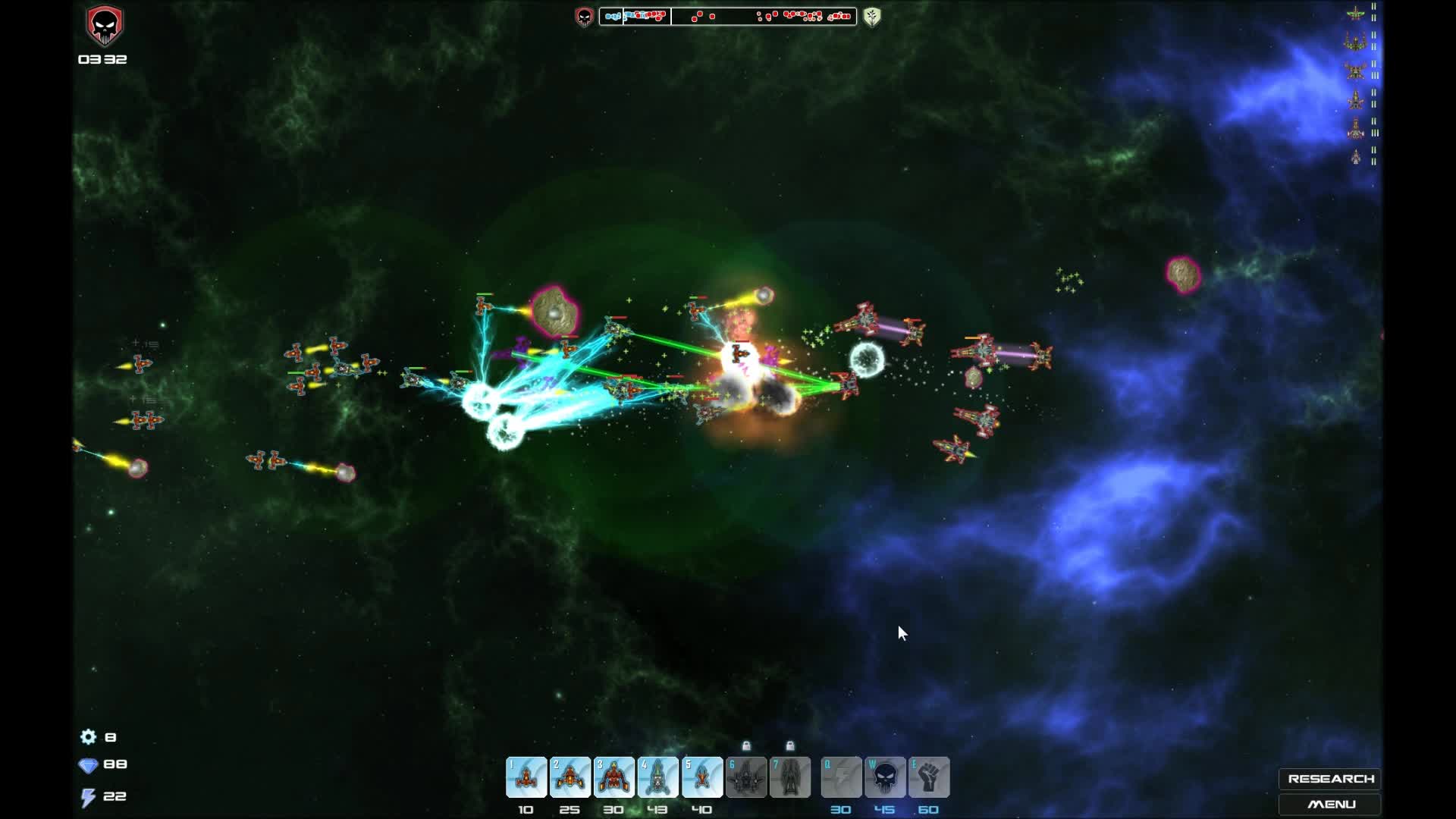
Task: Click the skull emblem above the timer
Action: click(104, 24)
